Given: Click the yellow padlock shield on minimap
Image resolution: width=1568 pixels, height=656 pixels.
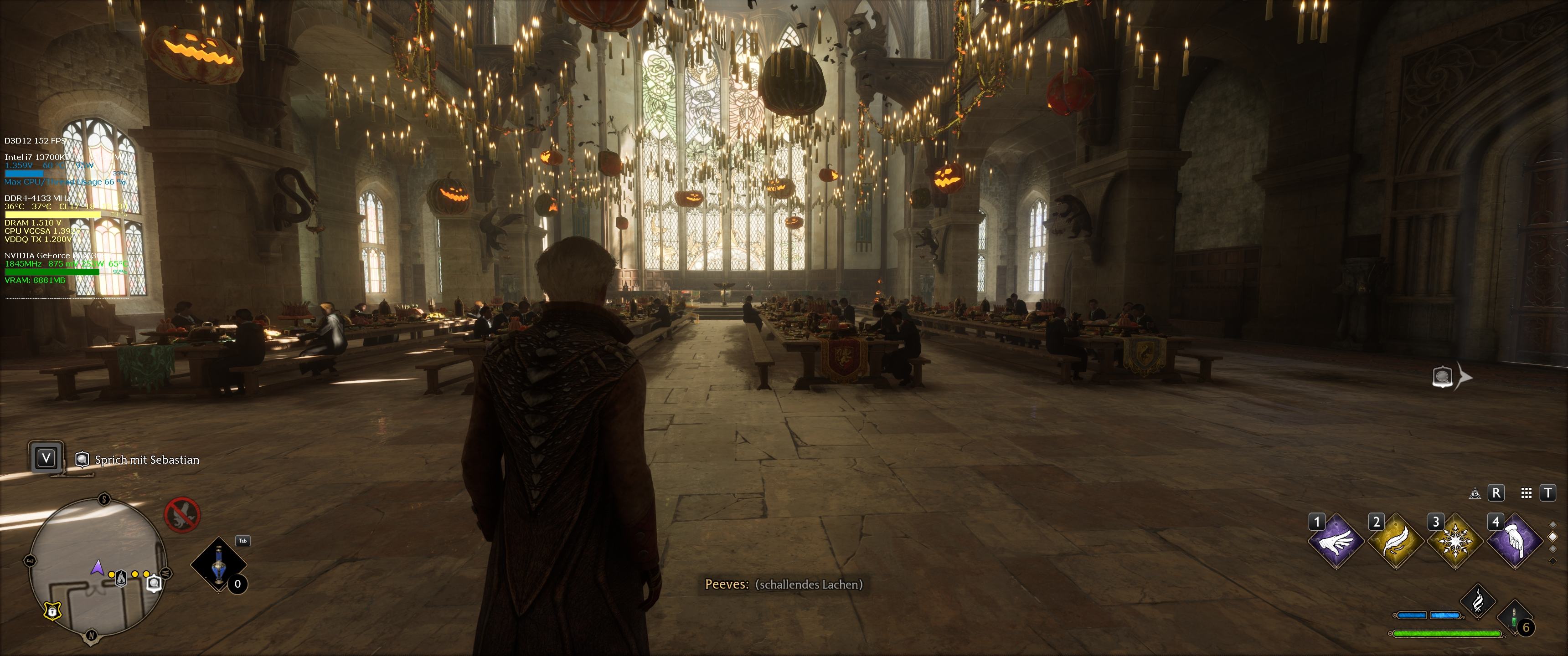Looking at the screenshot, I should (53, 610).
